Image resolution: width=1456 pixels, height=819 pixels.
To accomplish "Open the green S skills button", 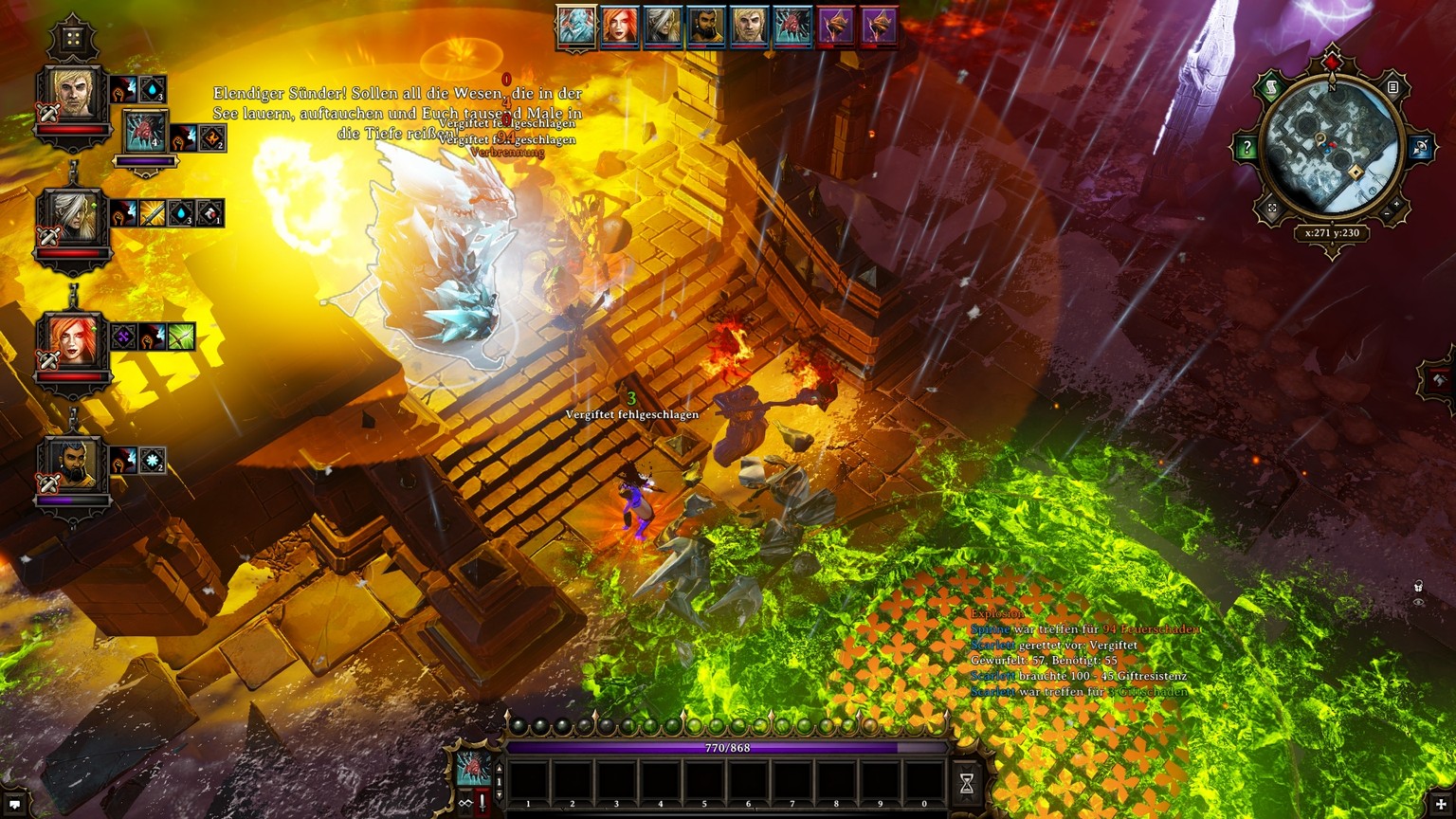I will pyautogui.click(x=1269, y=88).
